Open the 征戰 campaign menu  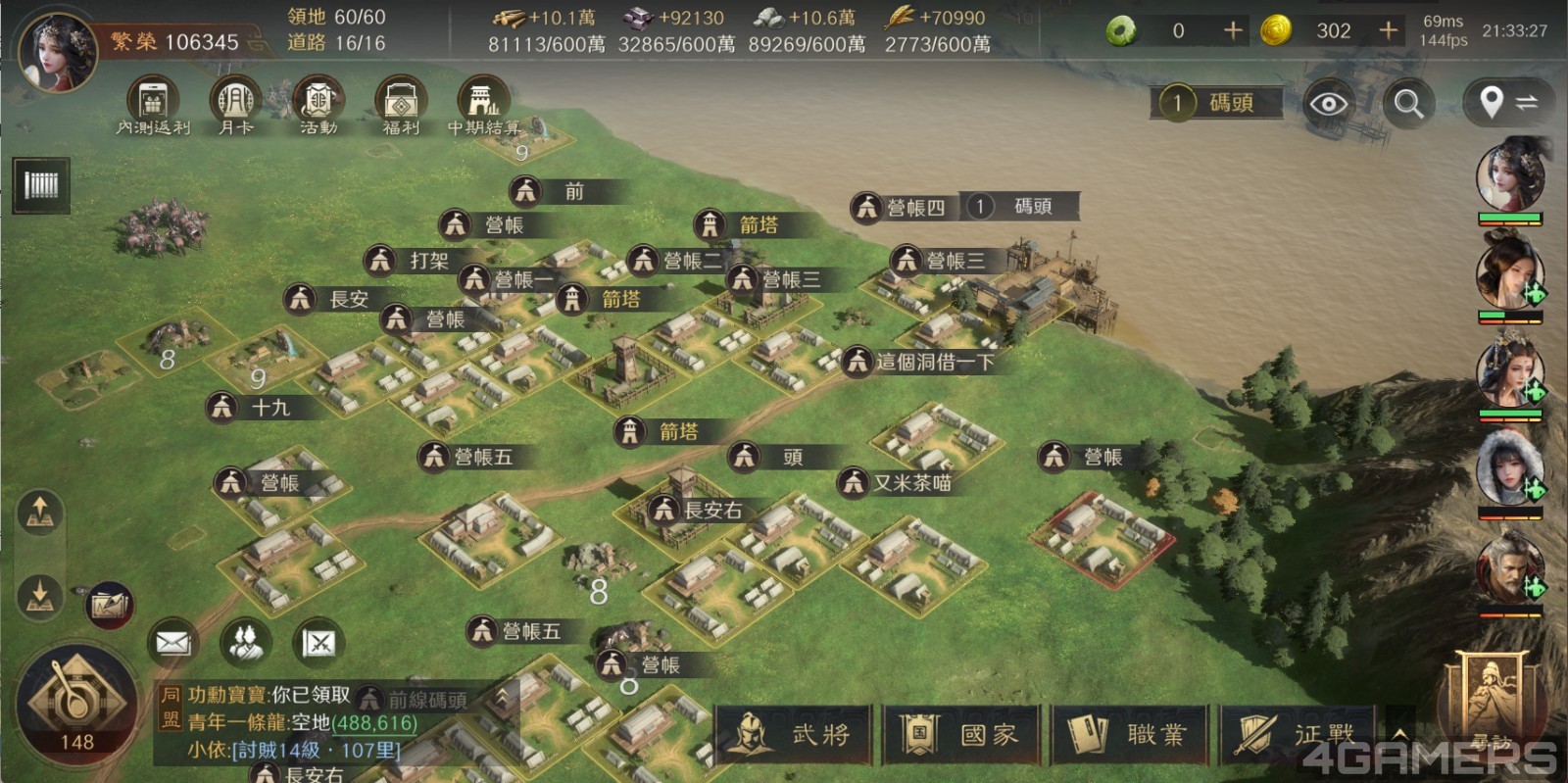[x=1298, y=734]
